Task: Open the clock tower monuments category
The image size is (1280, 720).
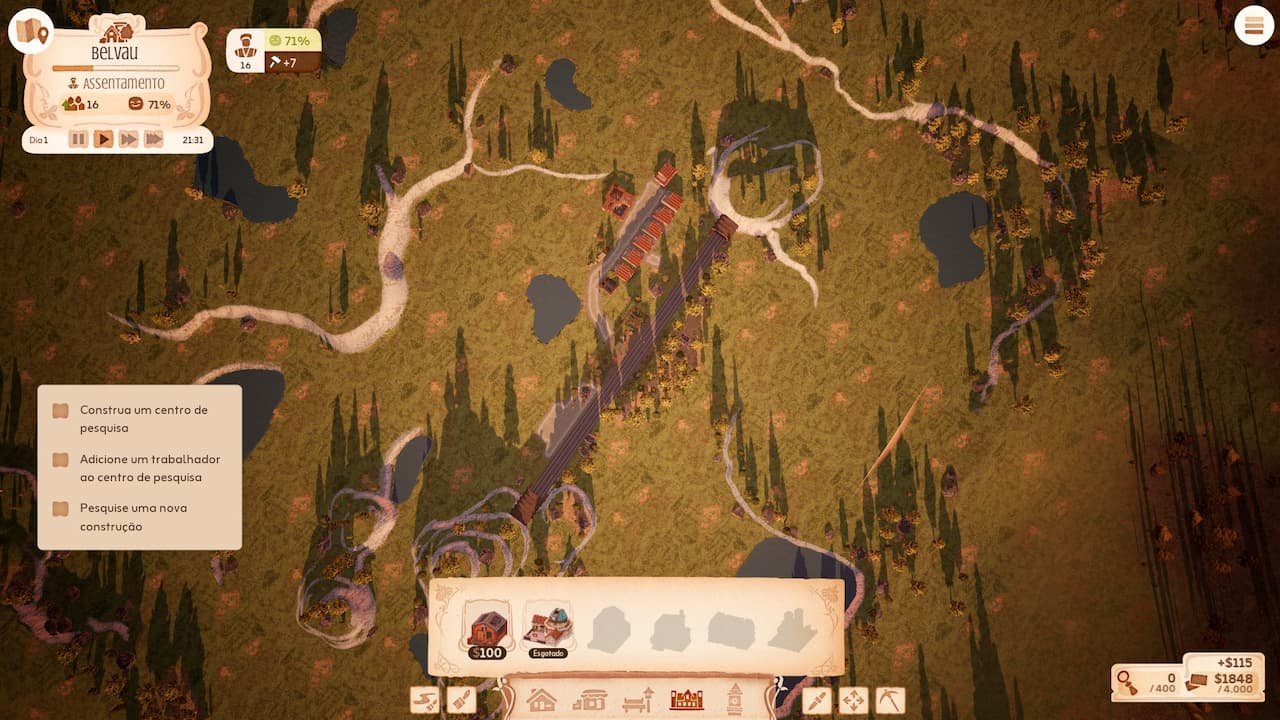Action: pyautogui.click(x=735, y=698)
